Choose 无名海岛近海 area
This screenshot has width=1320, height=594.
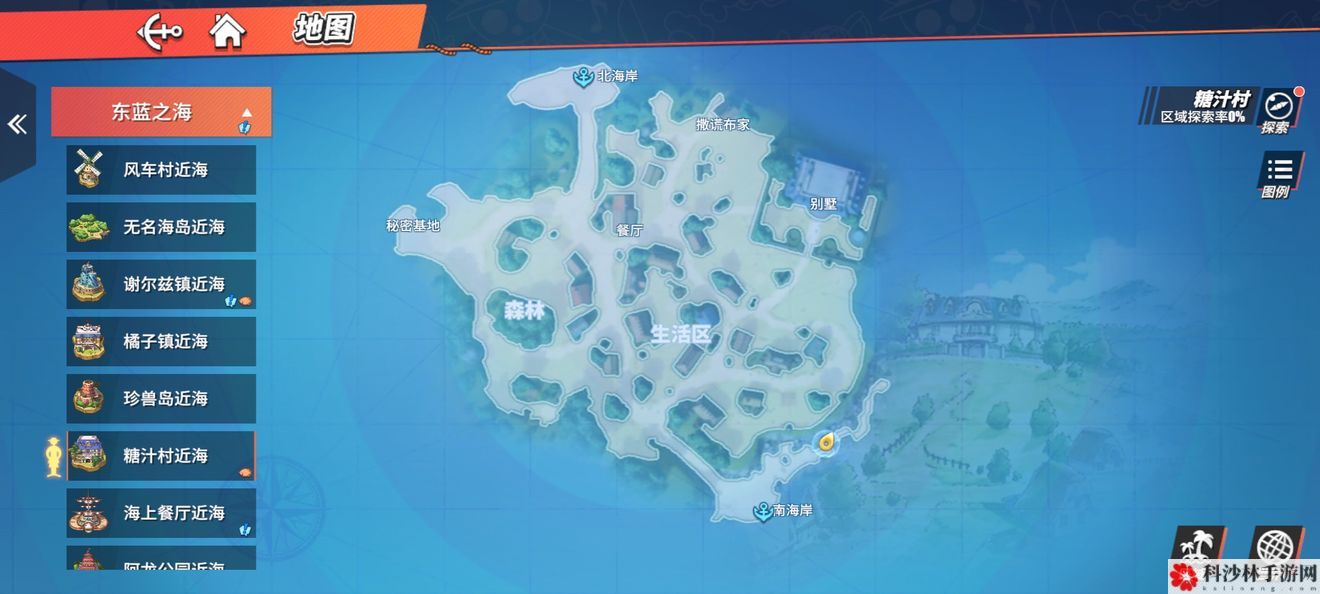pos(161,227)
